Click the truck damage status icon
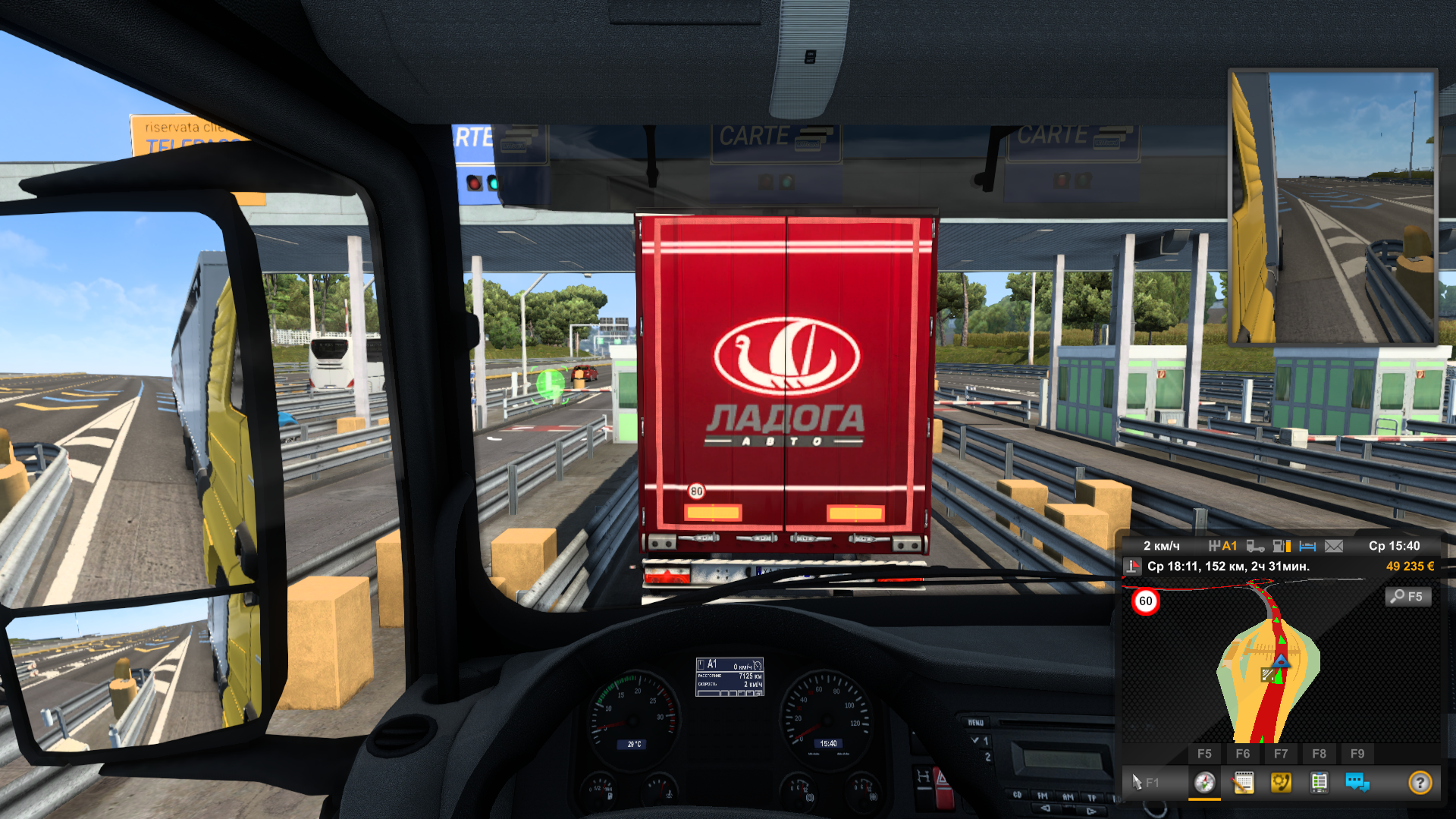This screenshot has height=819, width=1456. tap(1255, 546)
